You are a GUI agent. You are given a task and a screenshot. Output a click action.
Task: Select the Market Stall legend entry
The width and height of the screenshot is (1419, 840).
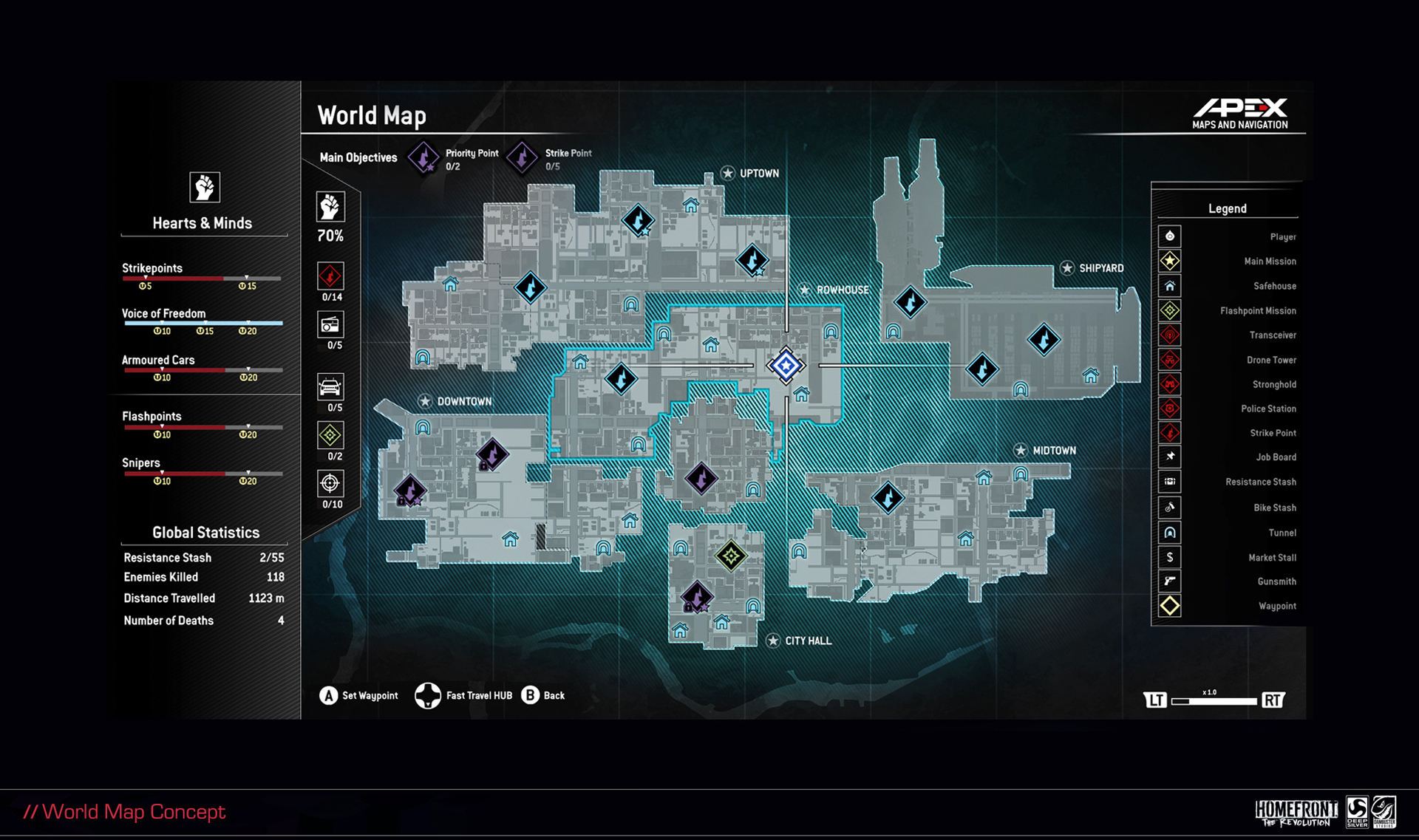(x=1227, y=558)
